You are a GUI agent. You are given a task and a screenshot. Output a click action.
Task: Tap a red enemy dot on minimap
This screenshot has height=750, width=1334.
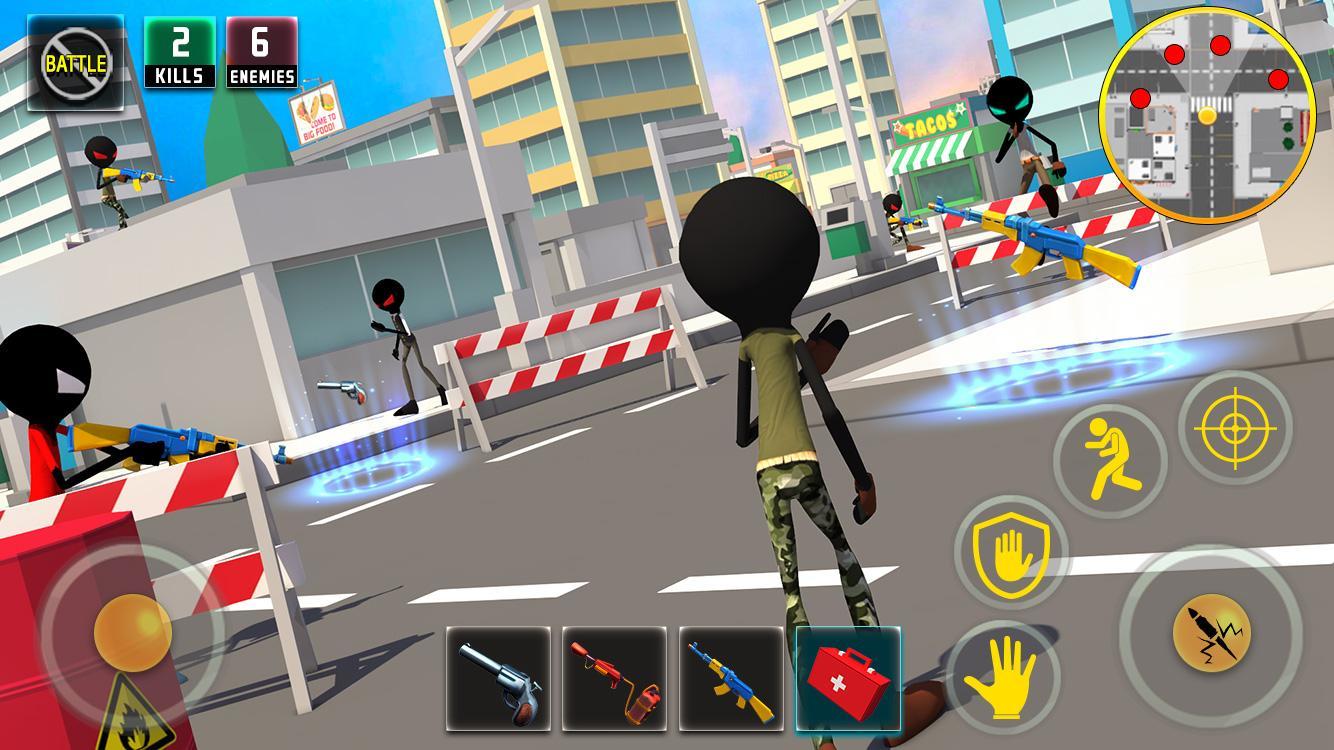(x=1218, y=44)
